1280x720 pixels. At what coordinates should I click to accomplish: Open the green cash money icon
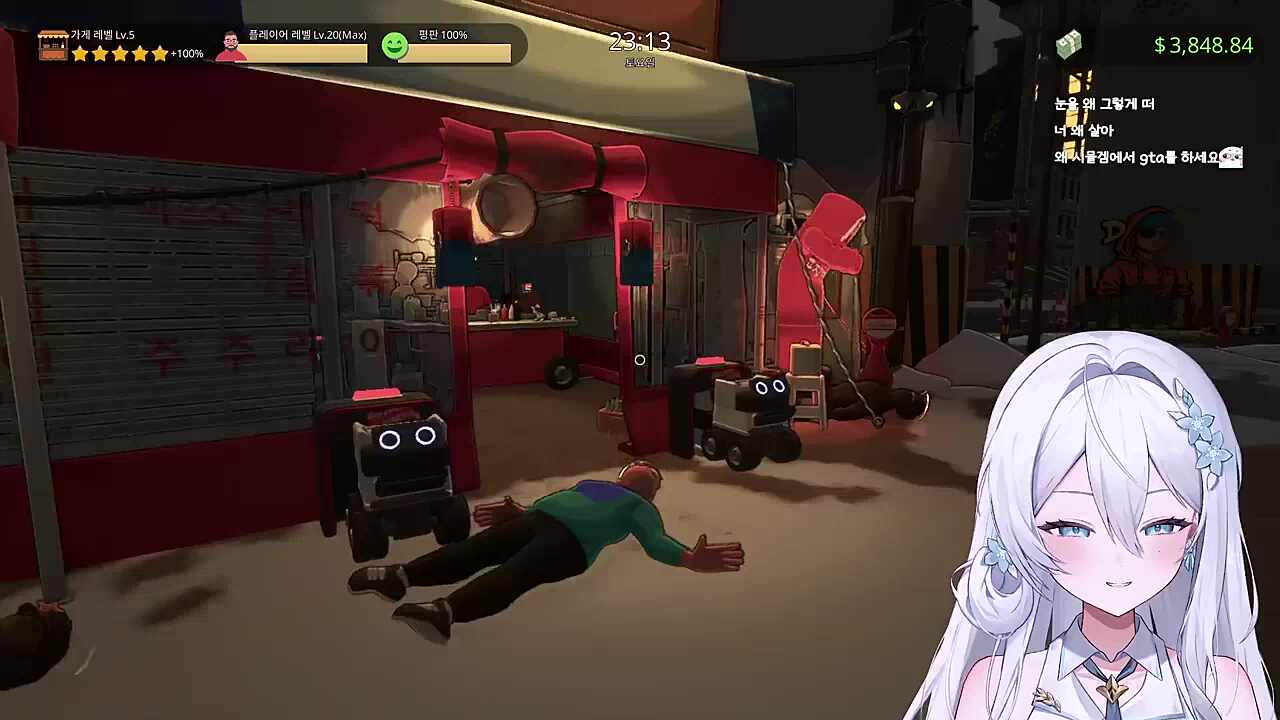(x=1069, y=45)
